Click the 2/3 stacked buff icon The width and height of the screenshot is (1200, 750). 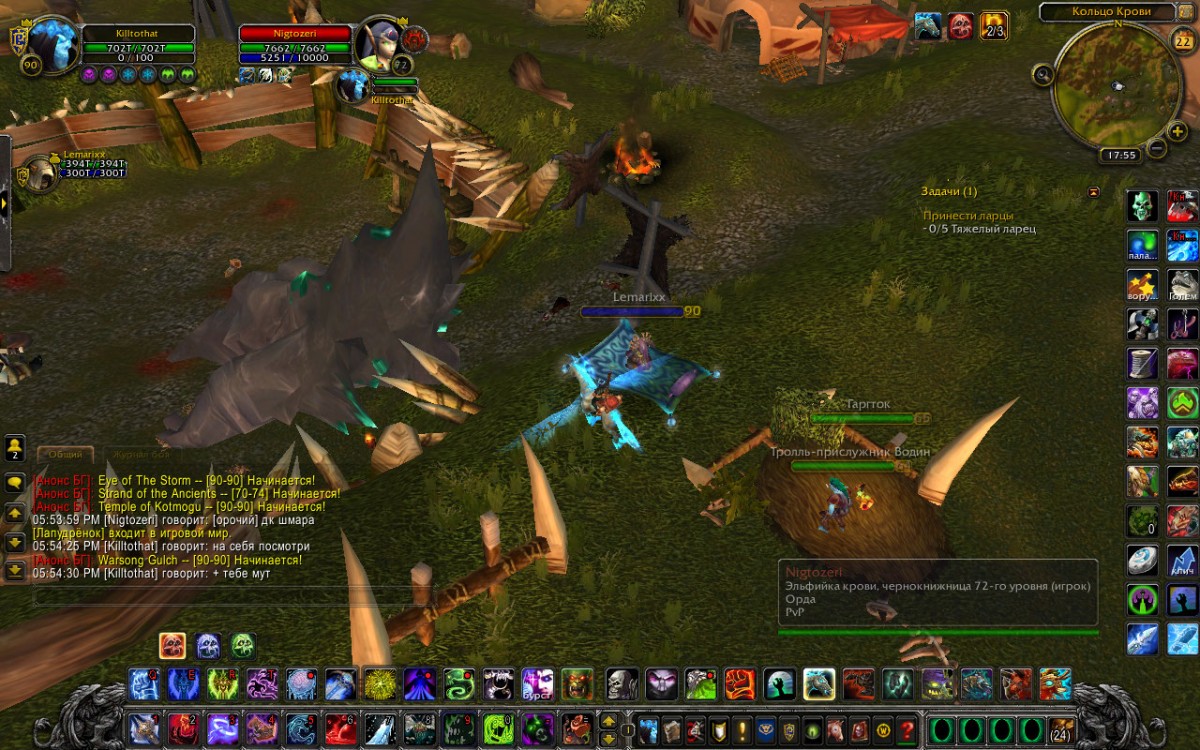[x=993, y=26]
